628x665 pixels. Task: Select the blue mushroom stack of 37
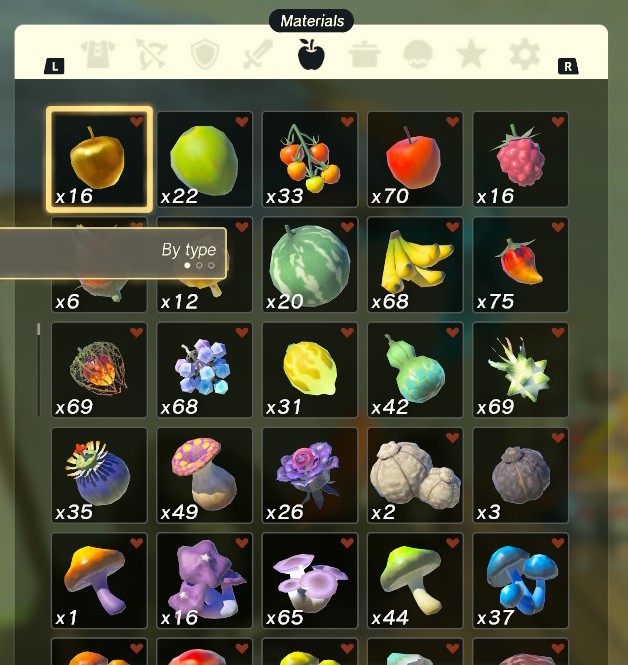[x=520, y=581]
